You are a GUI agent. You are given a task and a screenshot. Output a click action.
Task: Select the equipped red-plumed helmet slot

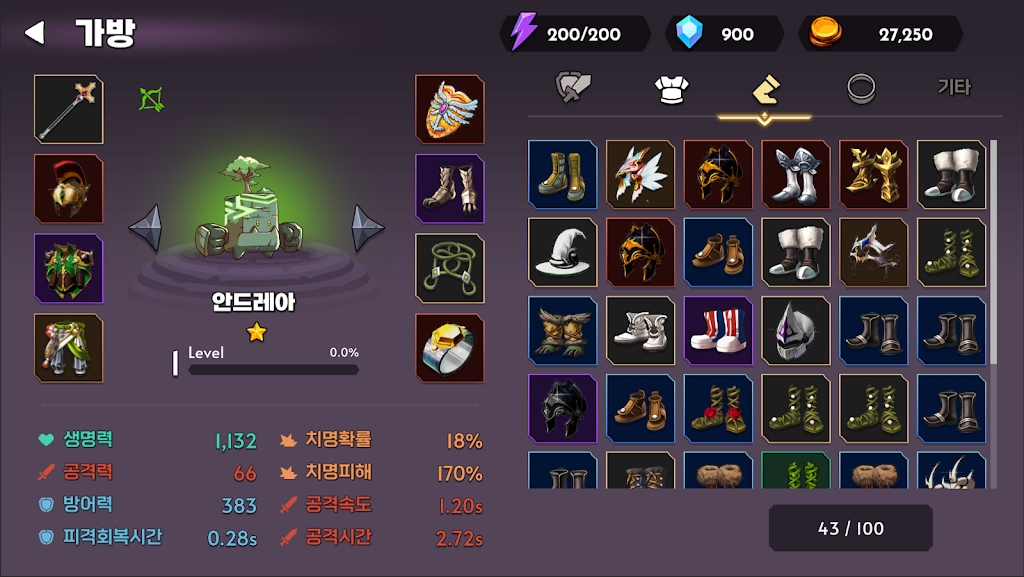[x=69, y=188]
